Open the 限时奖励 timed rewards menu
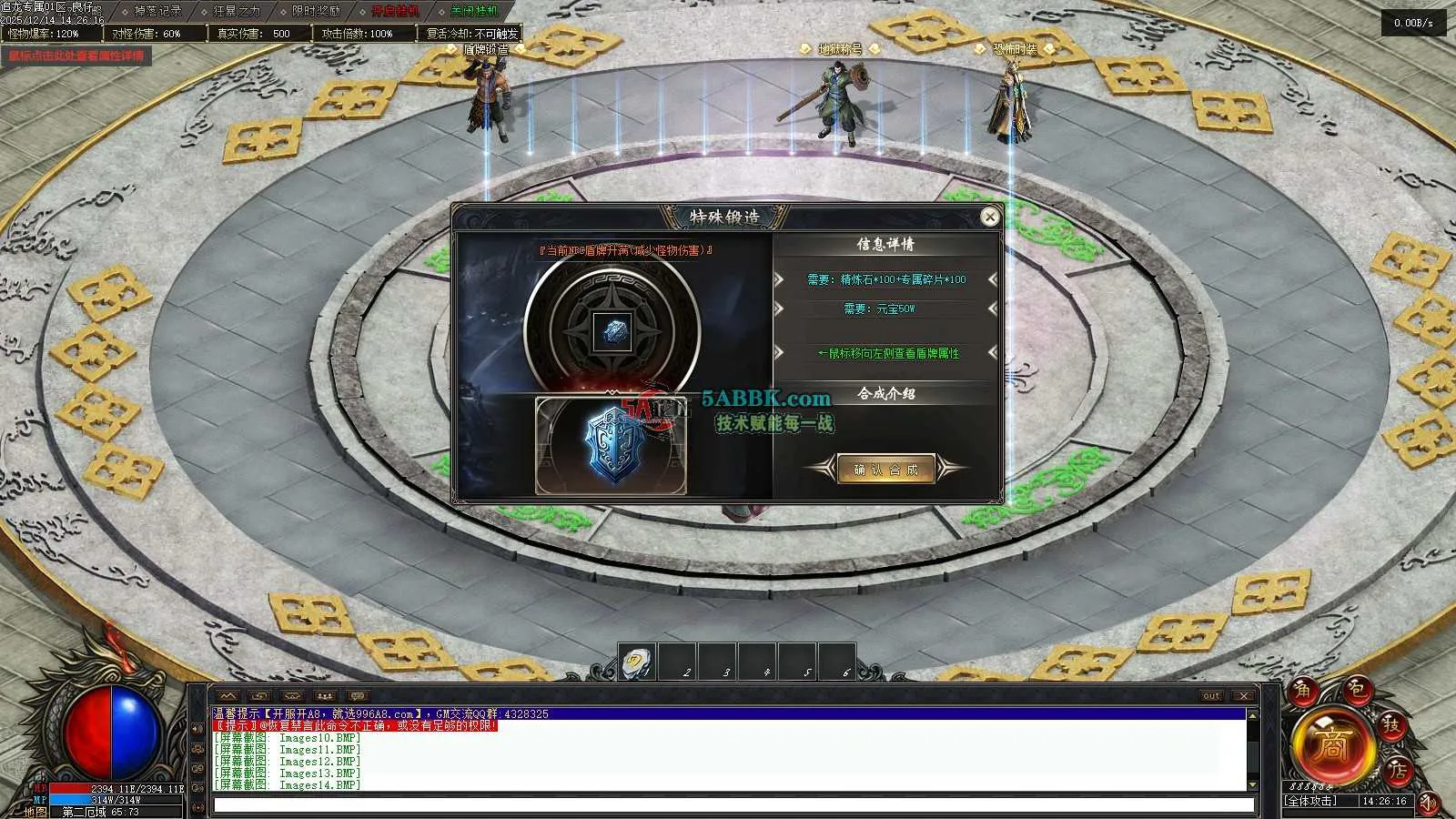The image size is (1456, 819). tap(316, 11)
